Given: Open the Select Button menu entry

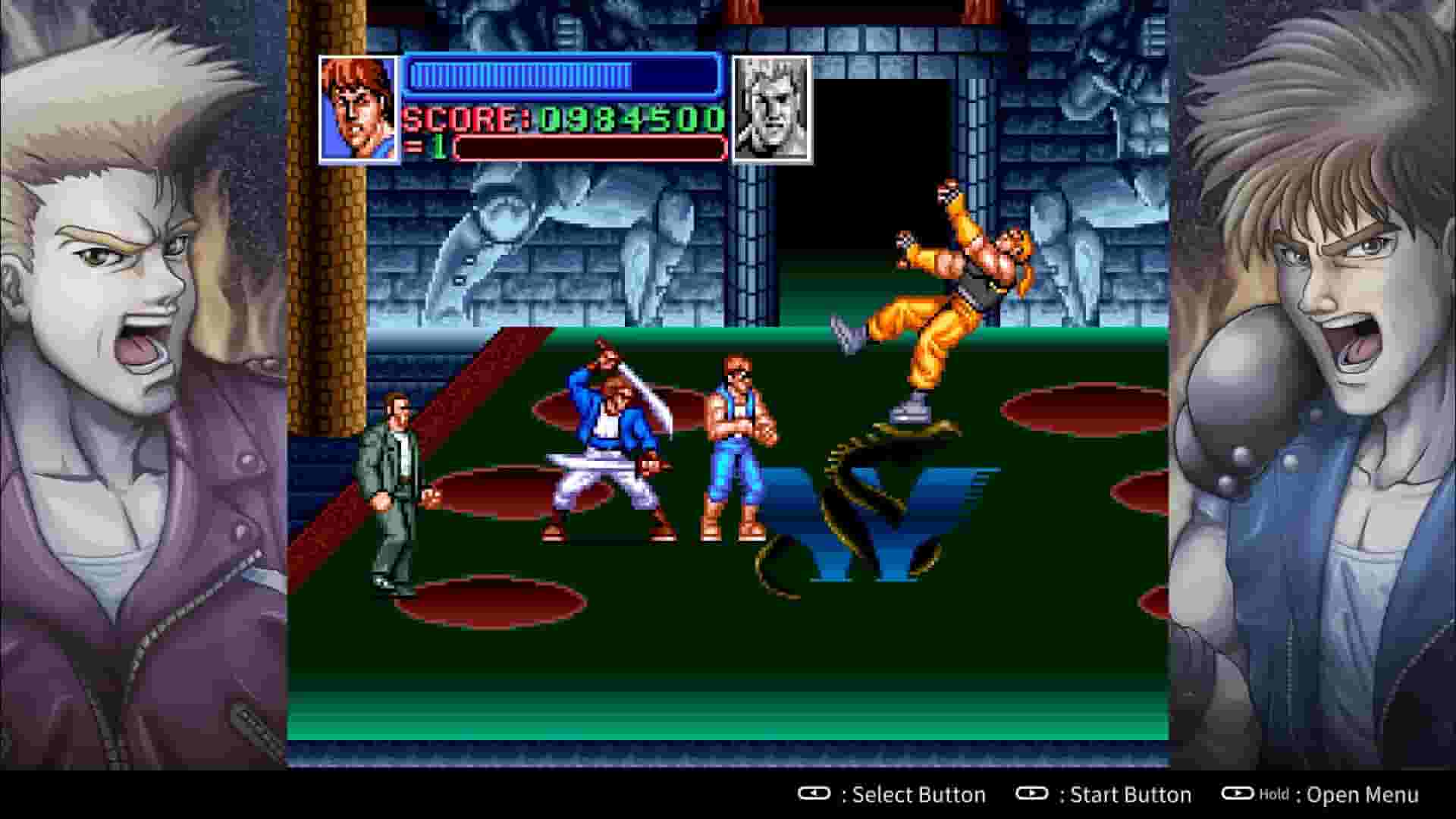Looking at the screenshot, I should pyautogui.click(x=916, y=795).
